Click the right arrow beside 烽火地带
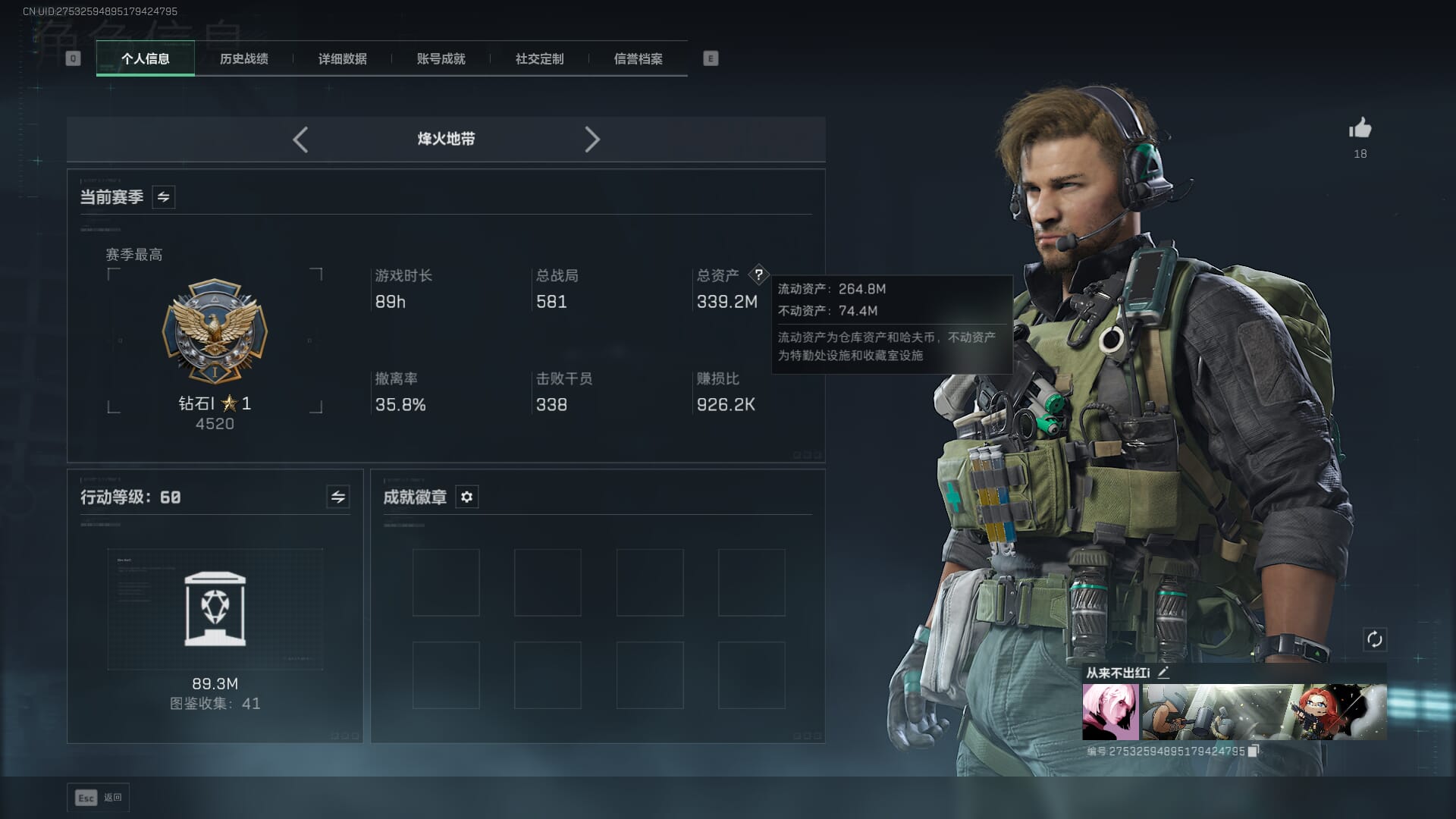 [x=592, y=140]
